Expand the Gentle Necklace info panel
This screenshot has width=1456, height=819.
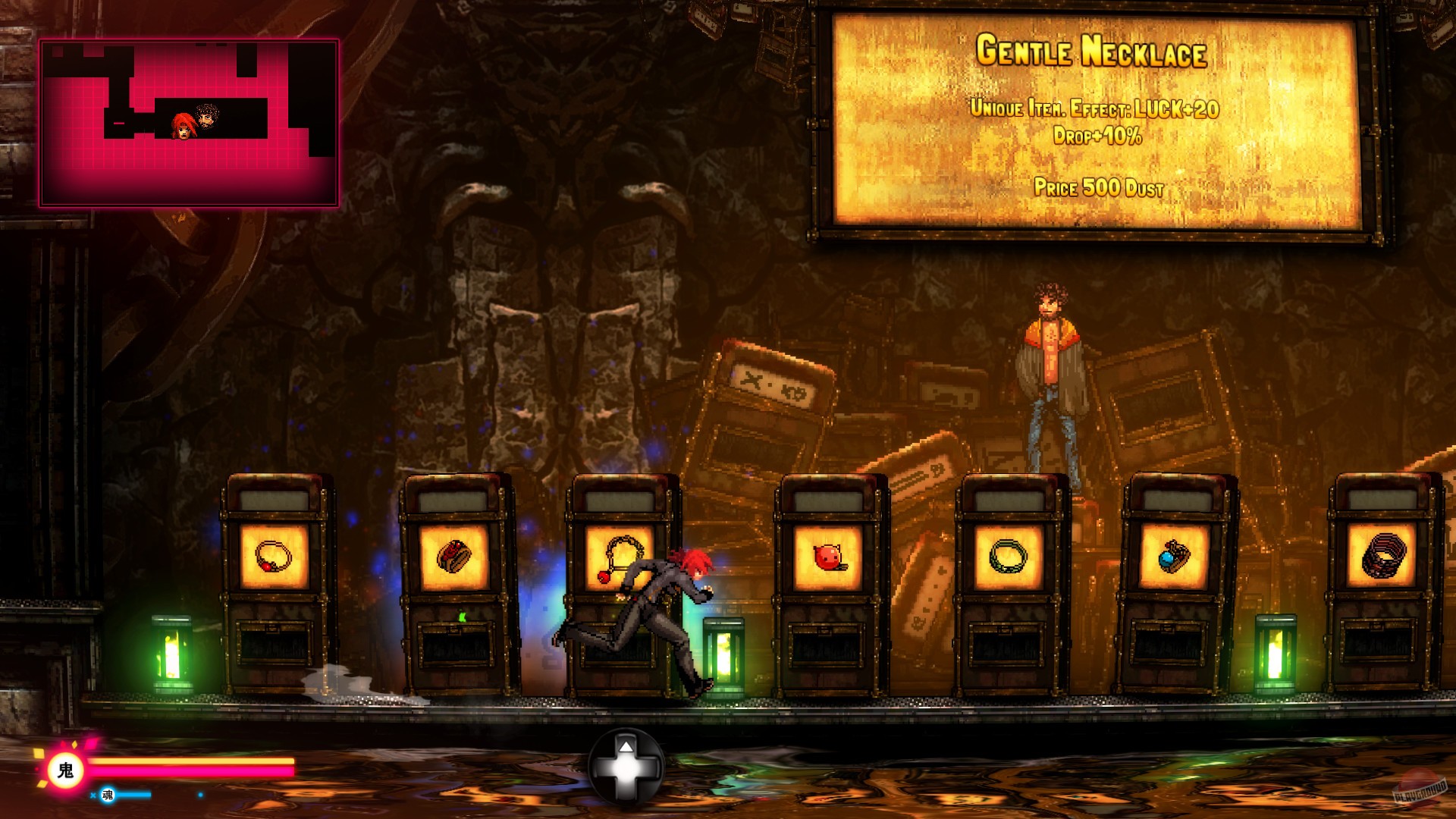pos(1131,121)
